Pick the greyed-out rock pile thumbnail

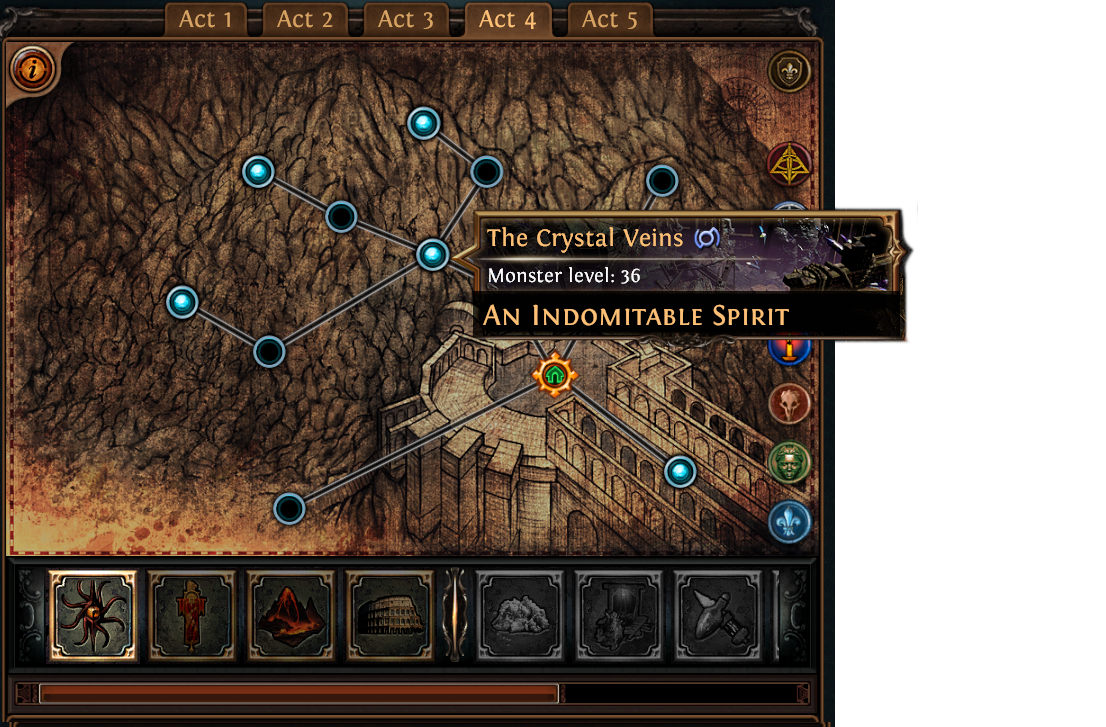(x=519, y=616)
